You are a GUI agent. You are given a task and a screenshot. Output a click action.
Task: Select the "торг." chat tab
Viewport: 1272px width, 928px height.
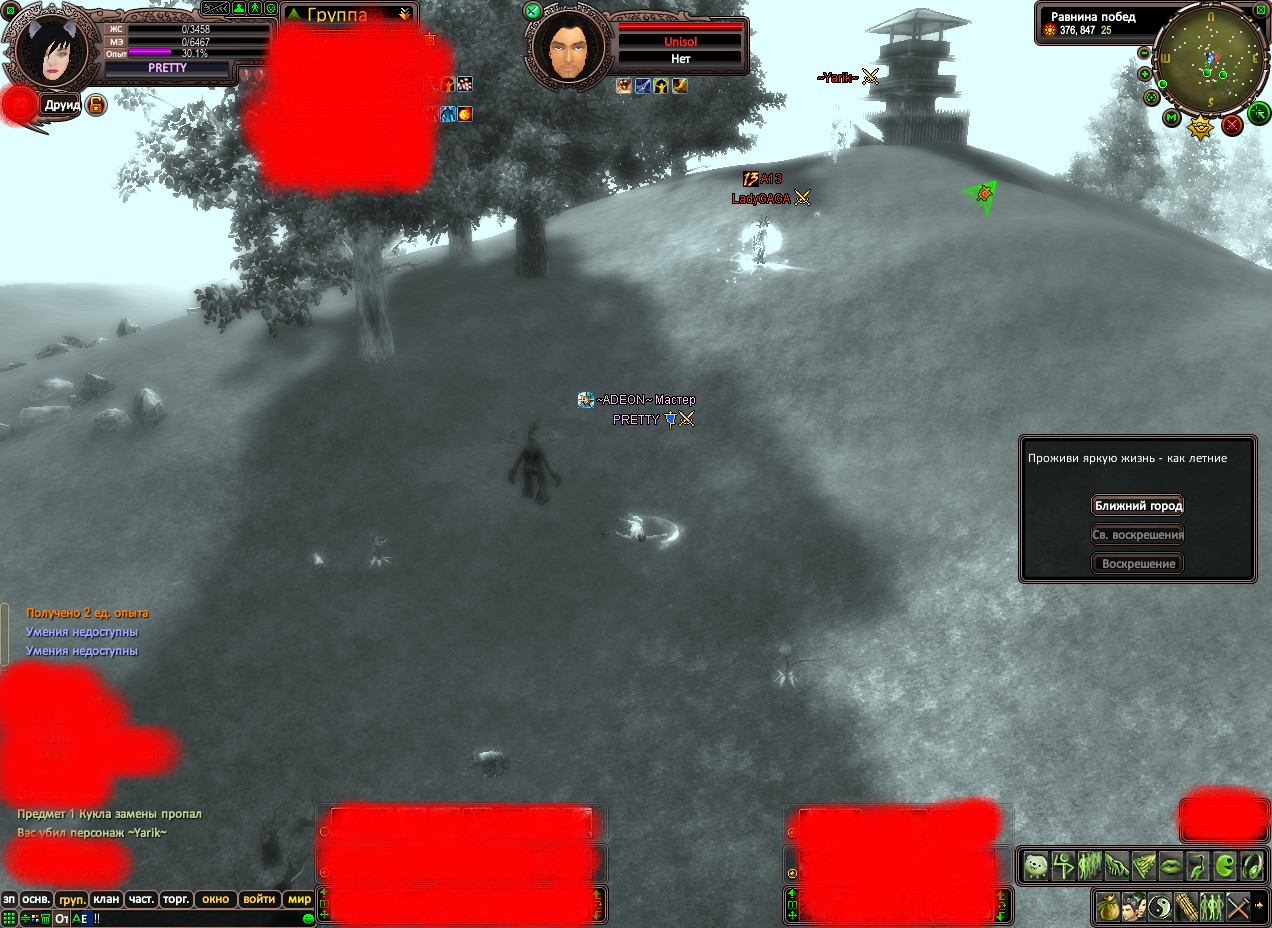pos(176,899)
